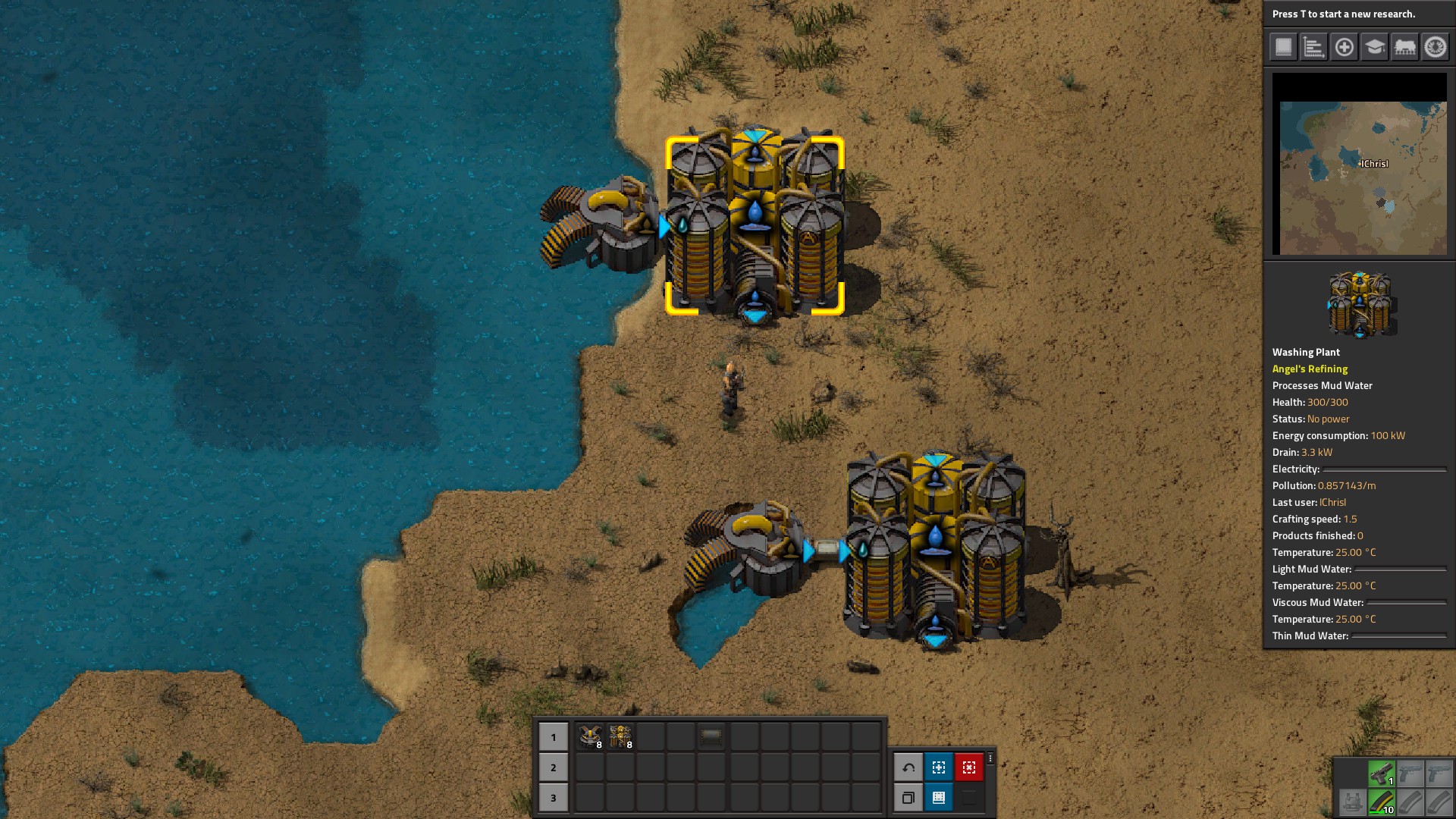Click the undo arrow shortcut

908,767
